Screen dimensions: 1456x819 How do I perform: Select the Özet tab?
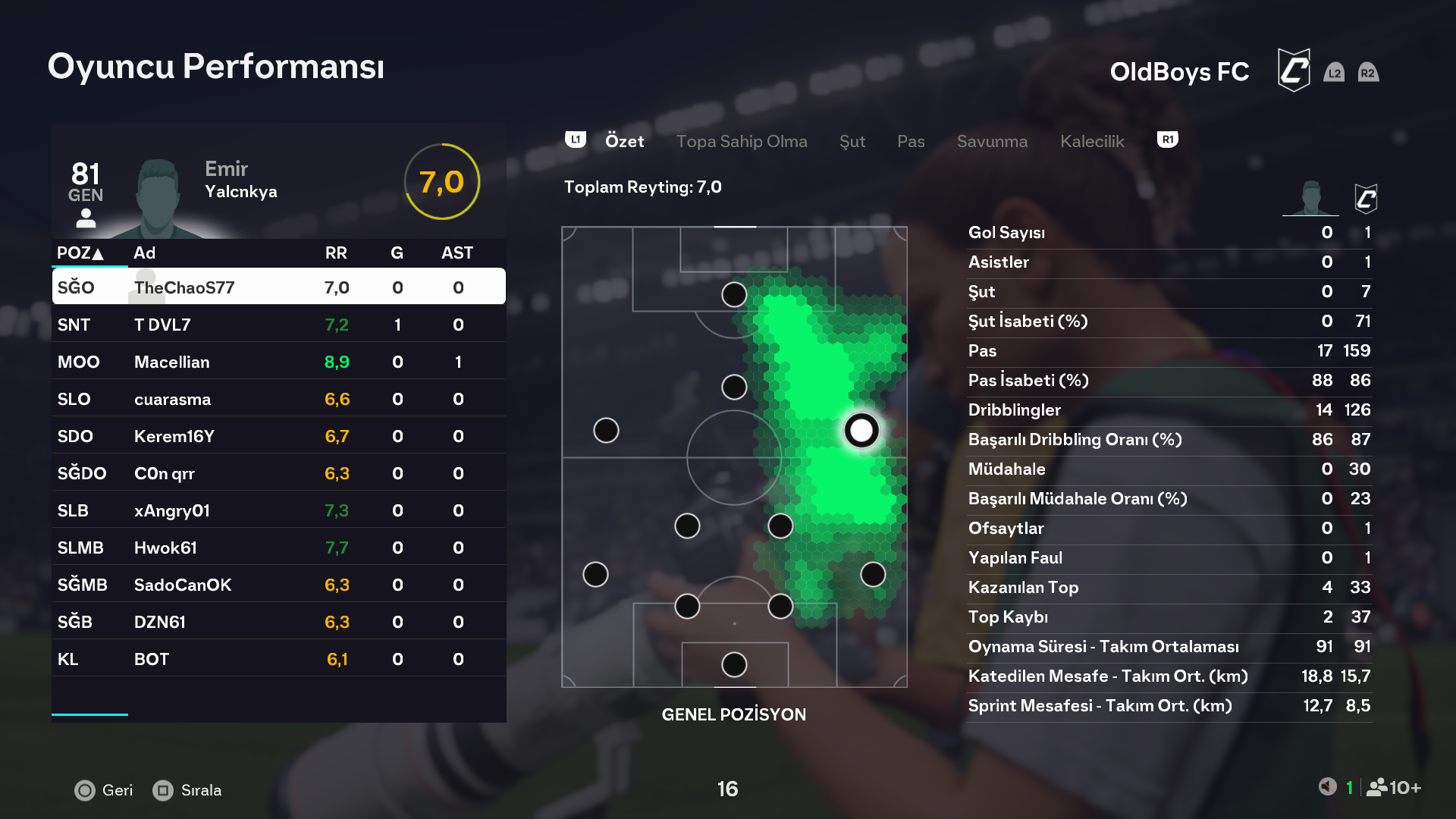(624, 142)
